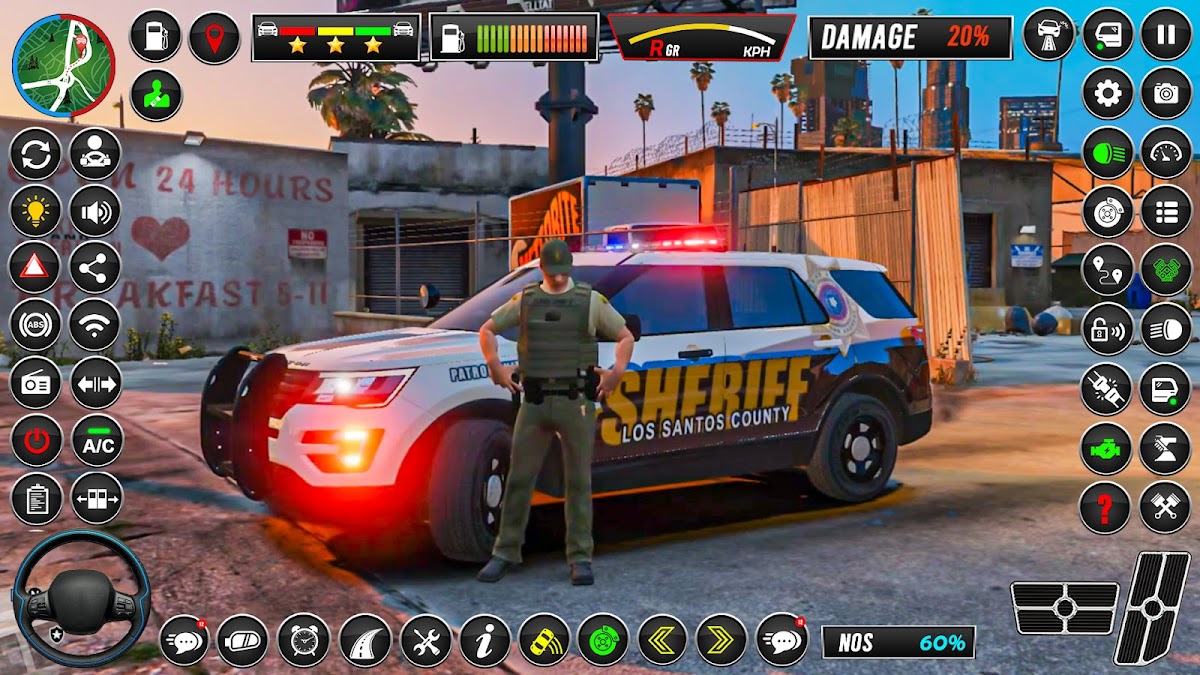Tap the green engine icon
This screenshot has height=675, width=1200.
point(1106,449)
